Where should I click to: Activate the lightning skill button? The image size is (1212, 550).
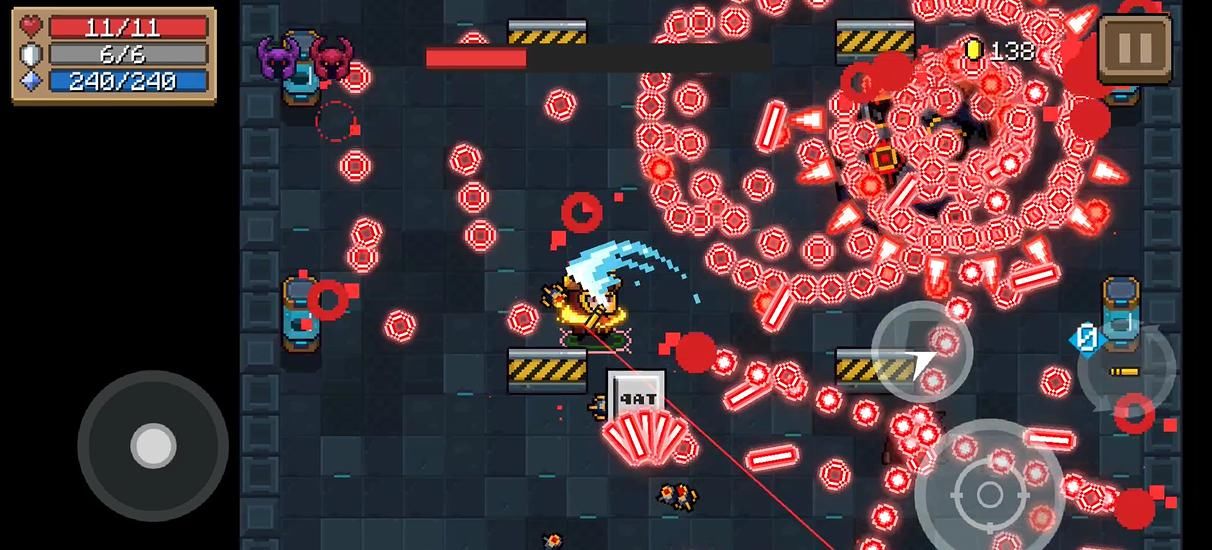tap(922, 351)
